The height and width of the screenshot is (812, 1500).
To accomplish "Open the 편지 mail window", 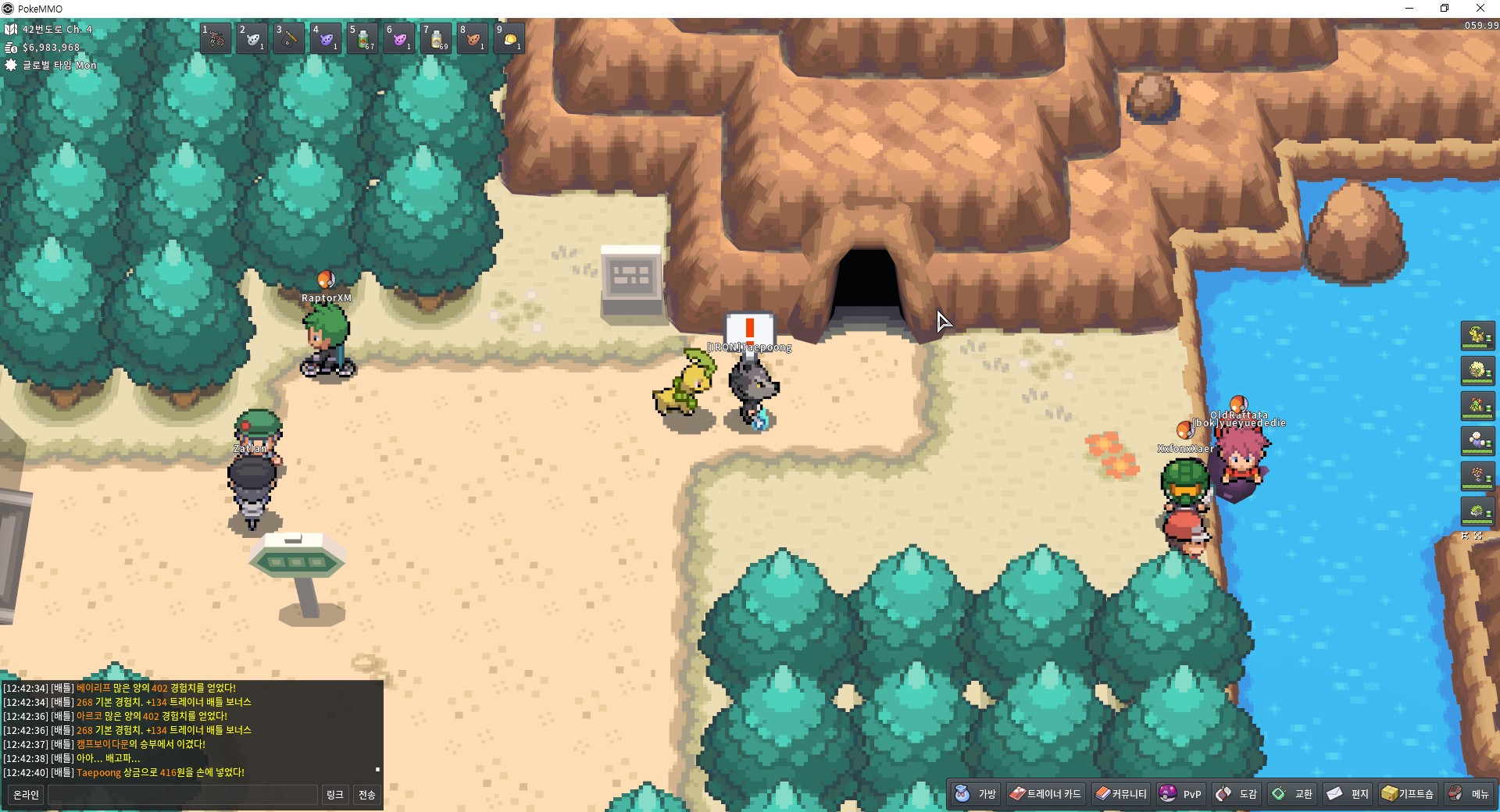I will 1348,793.
